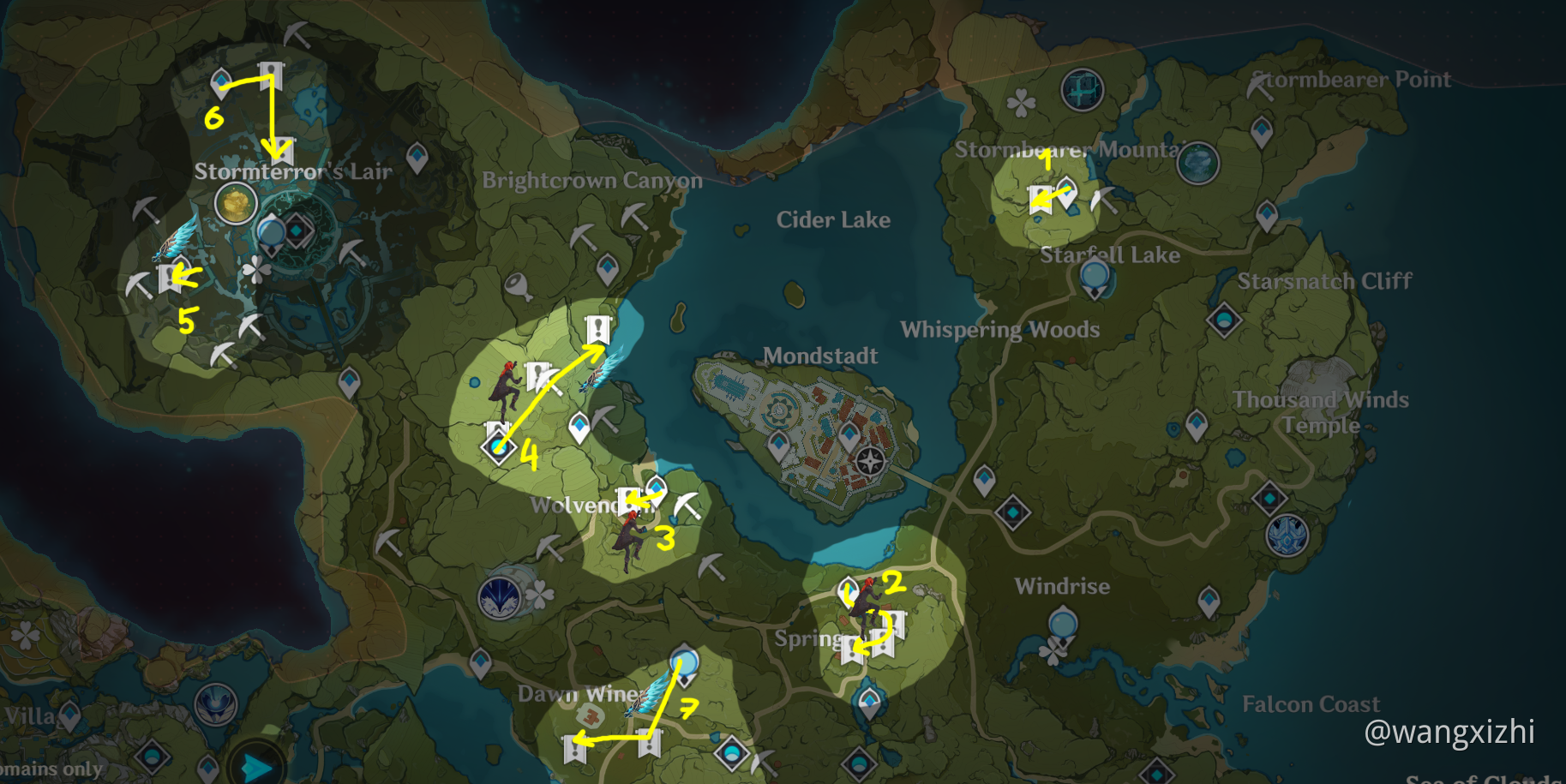This screenshot has width=1566, height=784.
Task: Select the domain marker in Stormterror's Lair center
Action: [x=298, y=230]
